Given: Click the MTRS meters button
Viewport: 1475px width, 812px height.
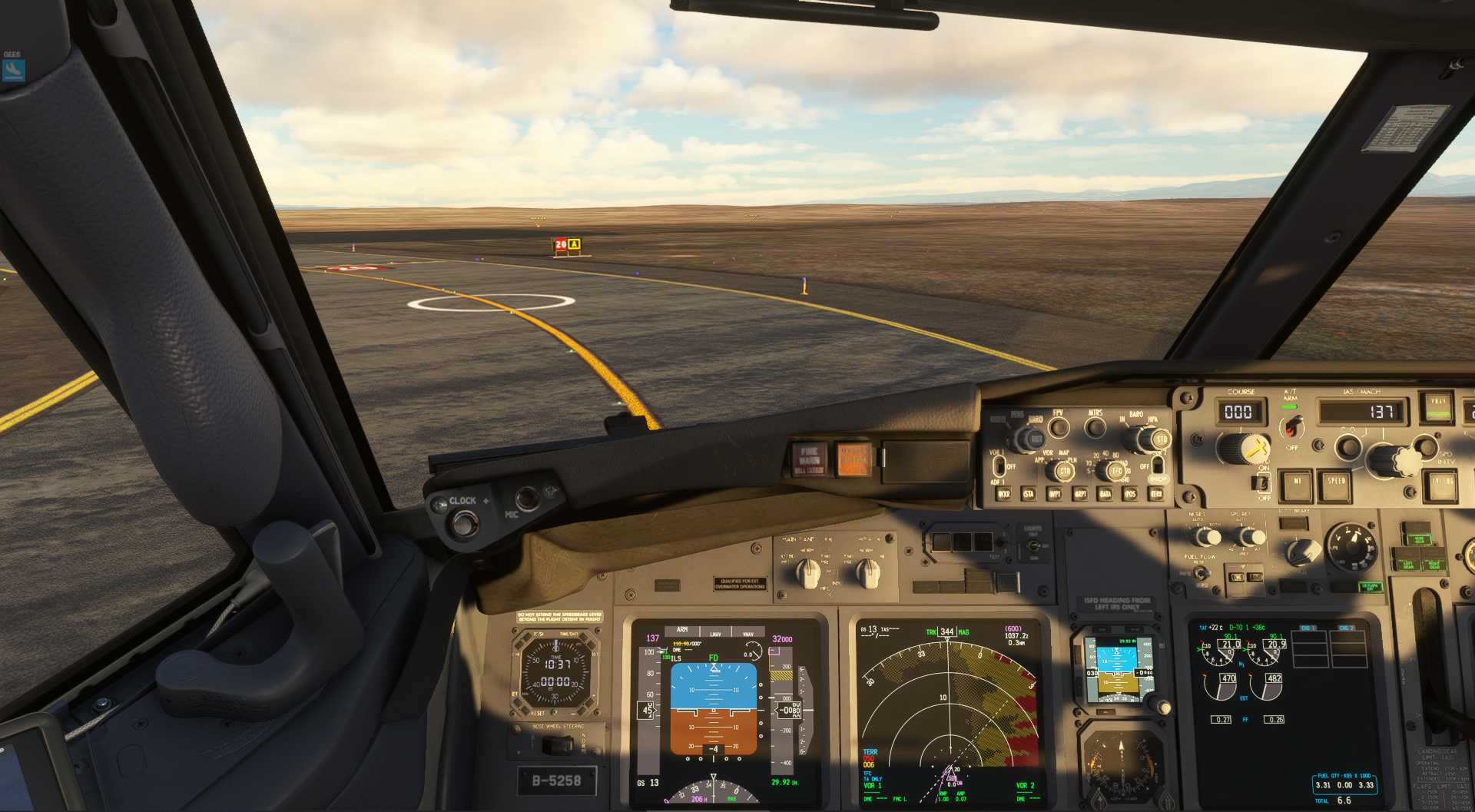Looking at the screenshot, I should pyautogui.click(x=1095, y=427).
